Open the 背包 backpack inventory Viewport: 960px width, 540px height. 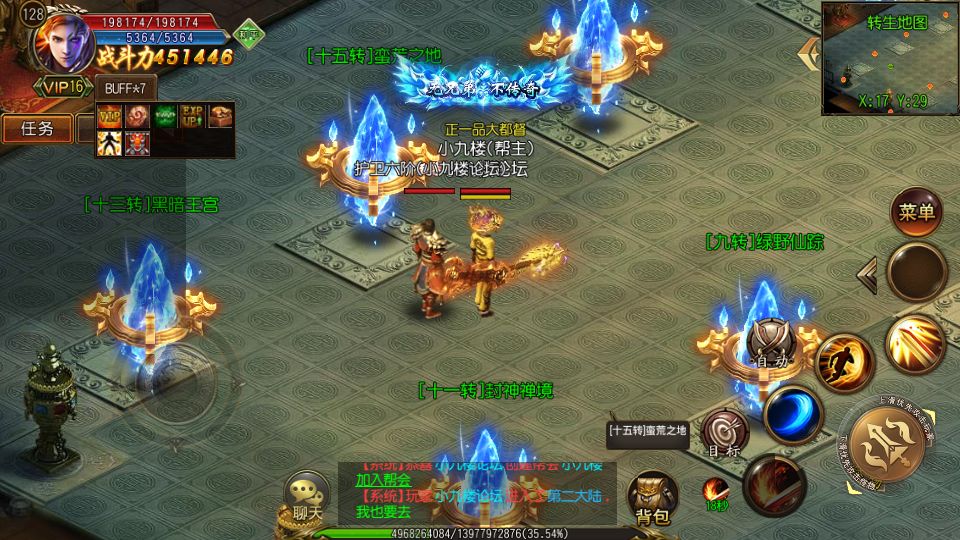click(x=651, y=498)
